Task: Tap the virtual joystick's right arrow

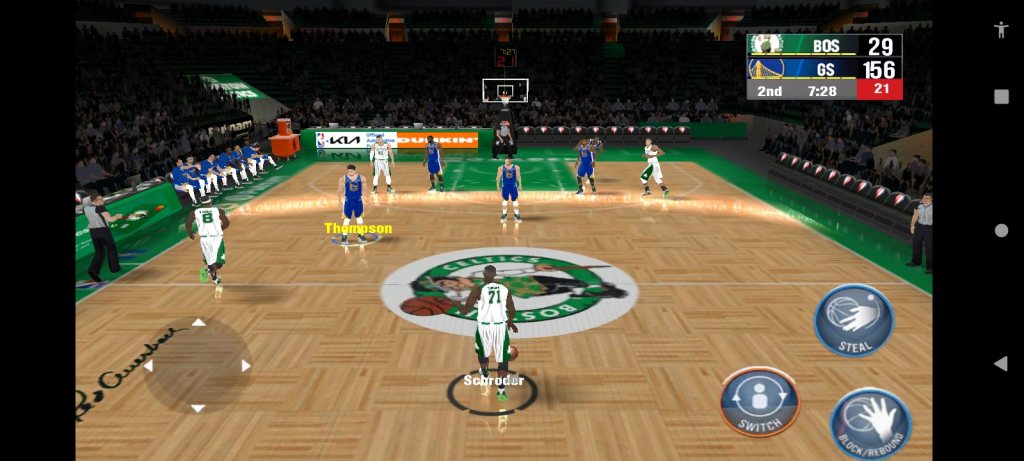Action: (246, 366)
